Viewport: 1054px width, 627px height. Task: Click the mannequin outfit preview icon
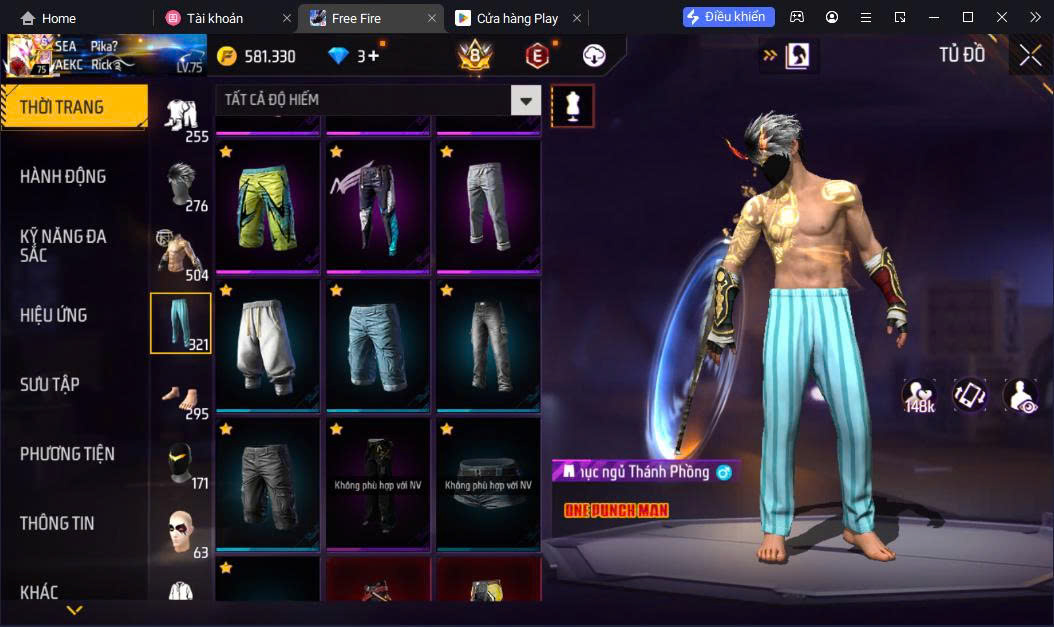tap(573, 105)
